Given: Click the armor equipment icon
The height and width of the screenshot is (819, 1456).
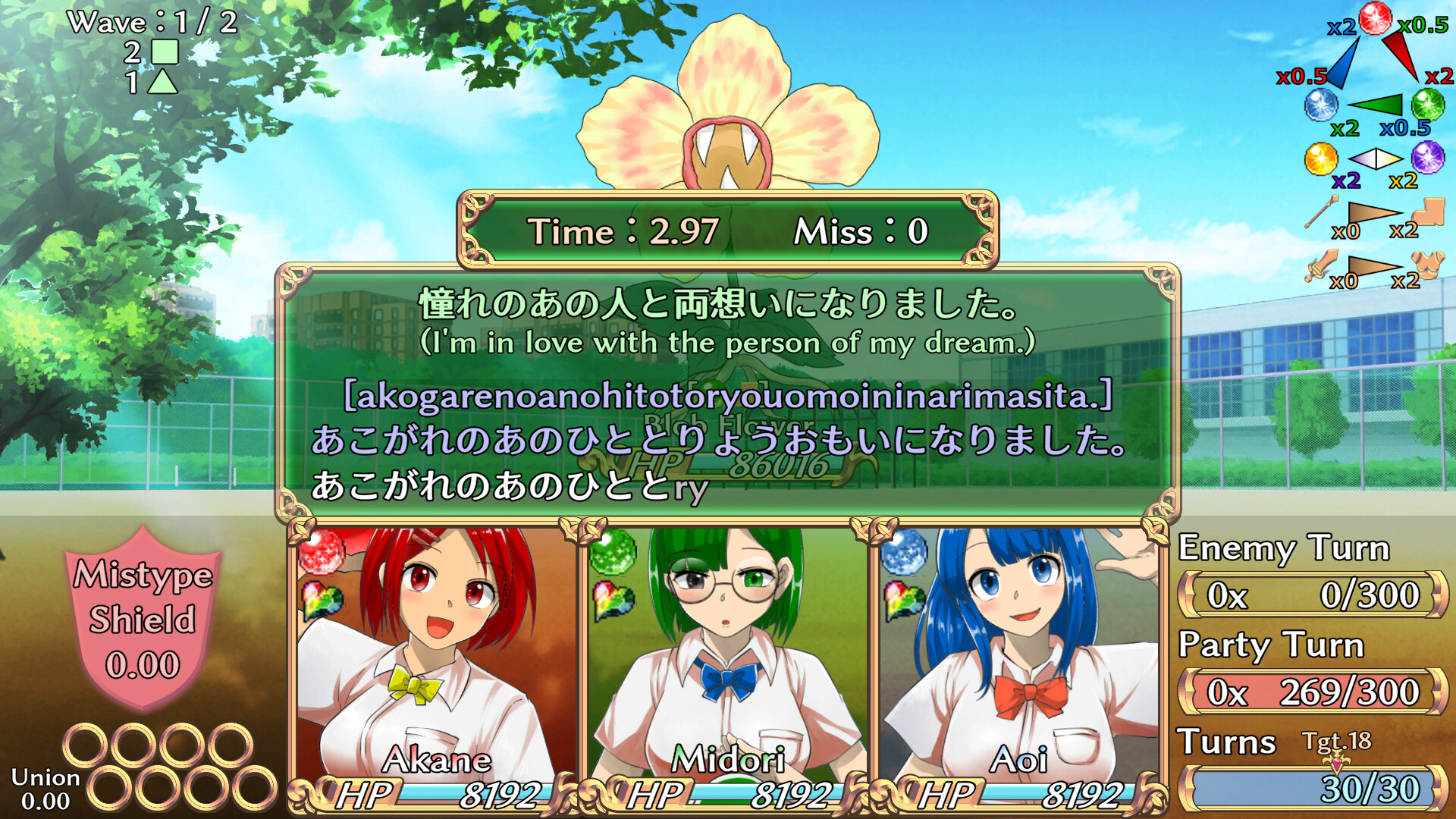Looking at the screenshot, I should [x=1428, y=267].
